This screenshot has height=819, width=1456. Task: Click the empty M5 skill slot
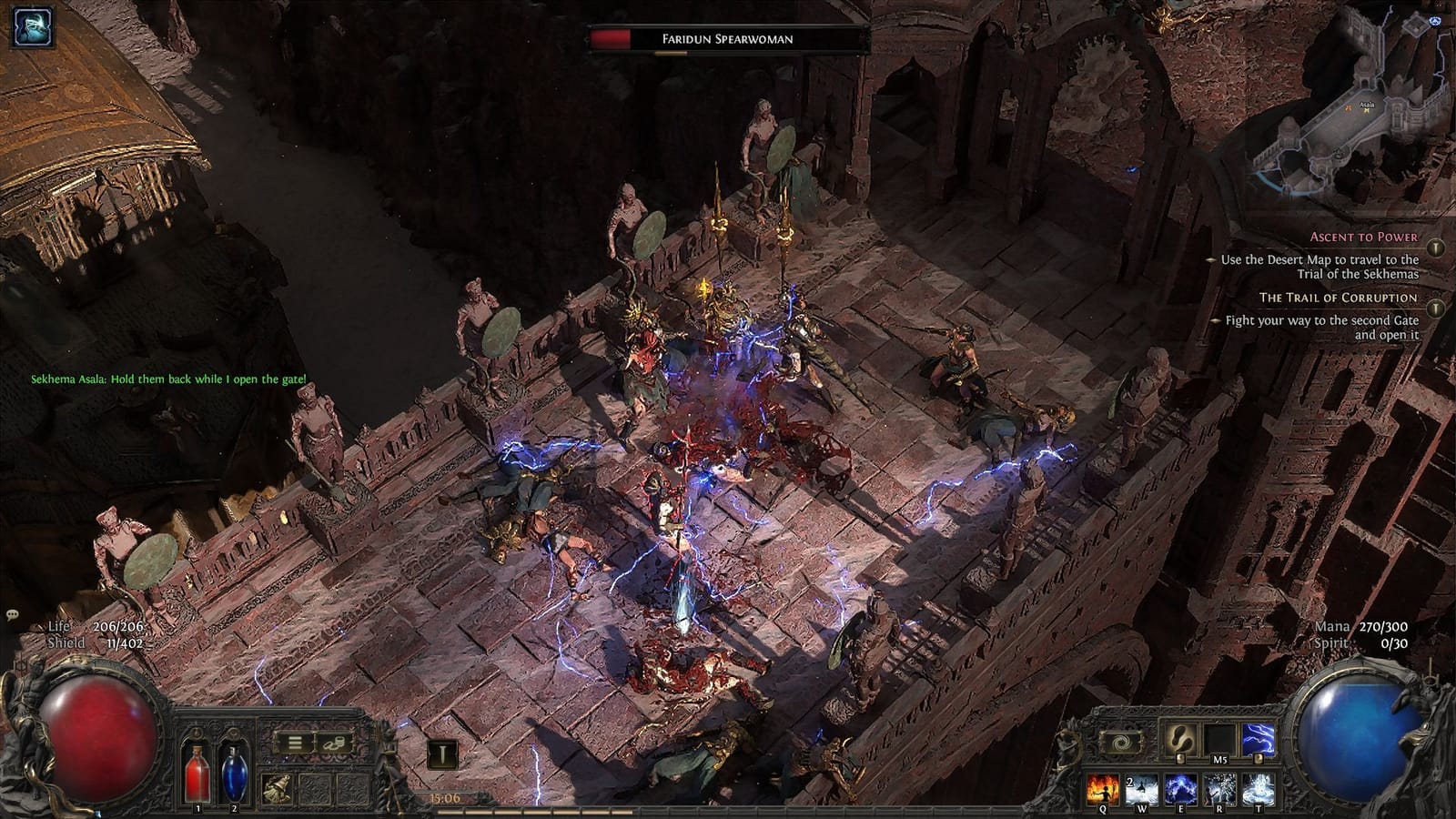1220,739
